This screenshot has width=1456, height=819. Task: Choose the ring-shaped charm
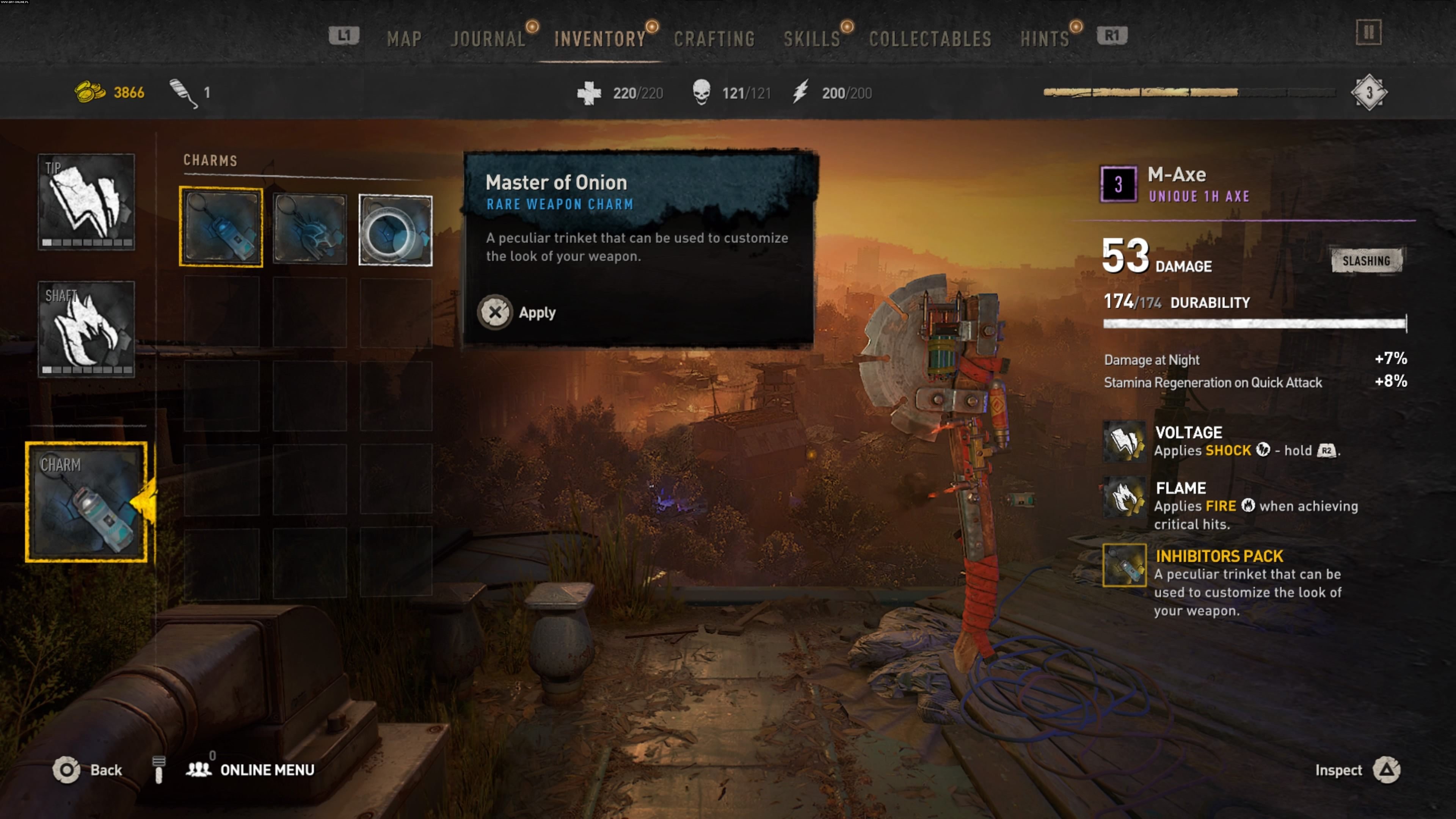395,230
